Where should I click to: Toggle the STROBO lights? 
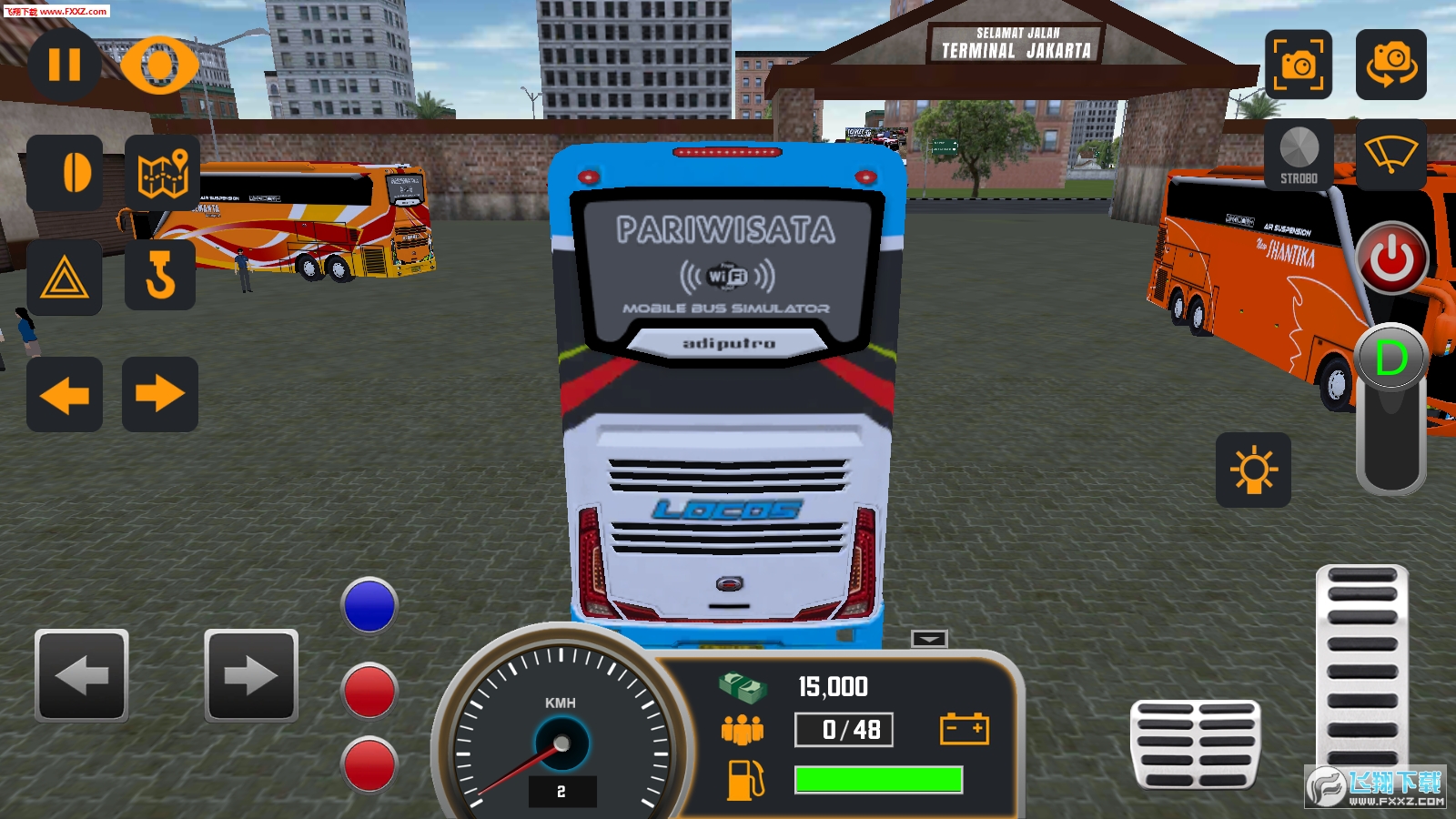point(1299,155)
